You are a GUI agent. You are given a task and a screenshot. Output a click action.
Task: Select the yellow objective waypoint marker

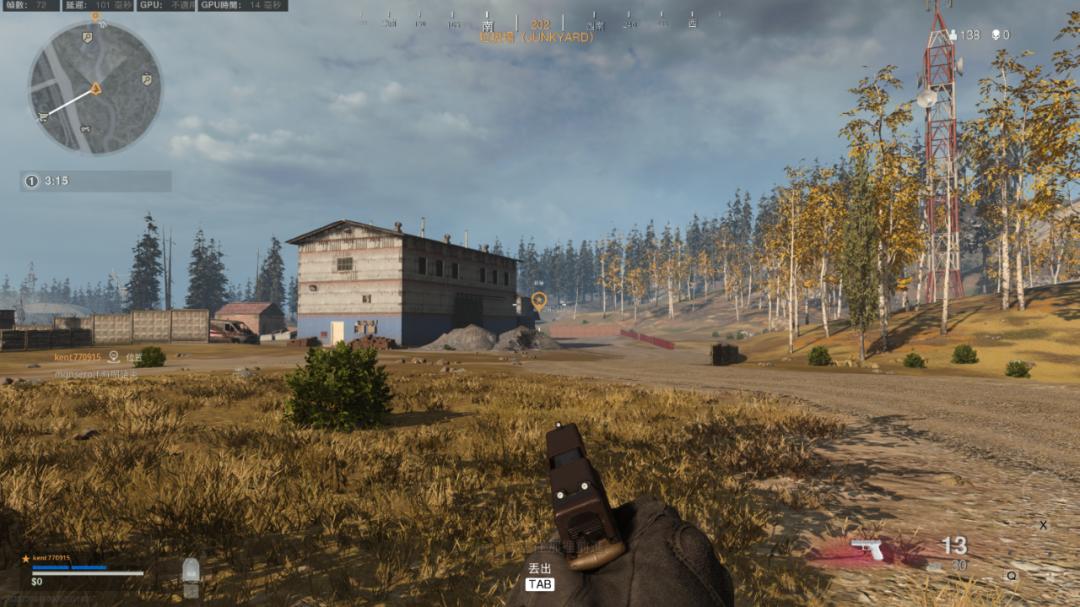click(539, 299)
